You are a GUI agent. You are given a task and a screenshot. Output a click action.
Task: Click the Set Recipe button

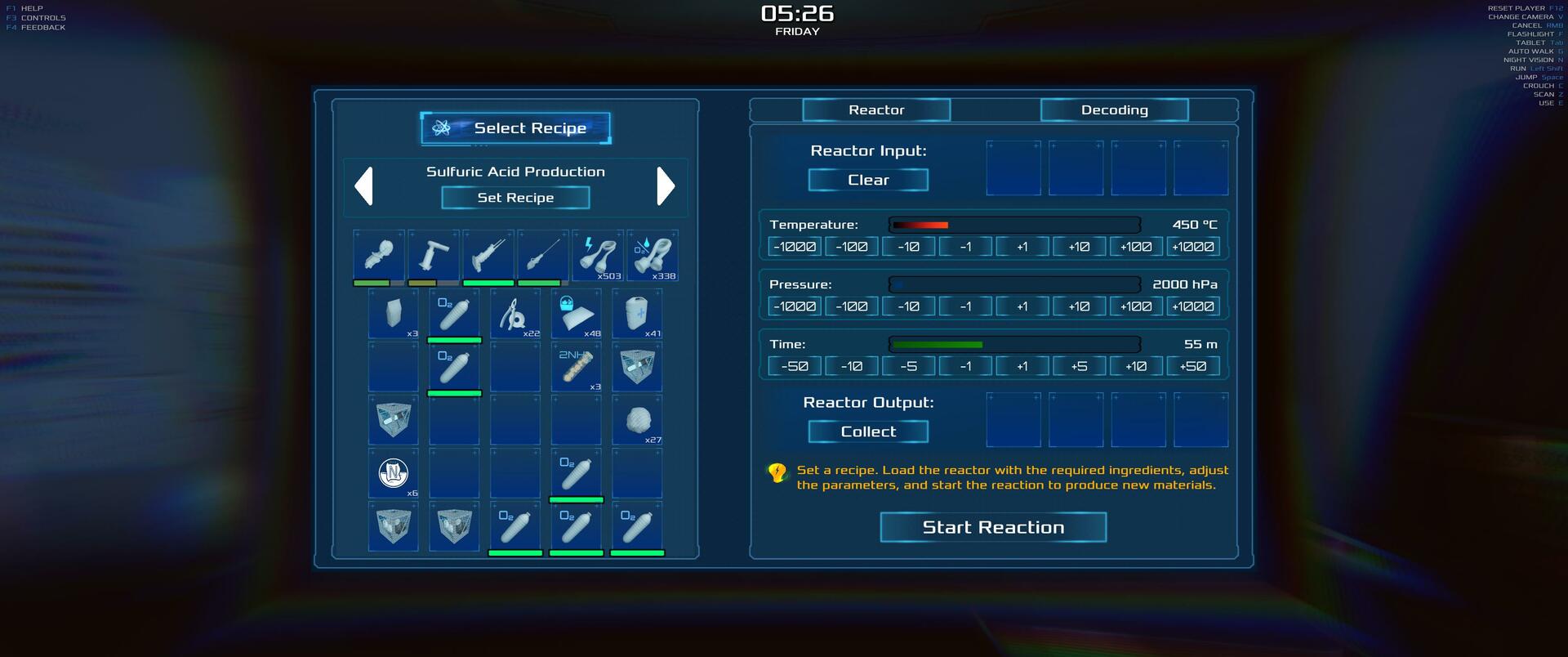click(x=515, y=198)
